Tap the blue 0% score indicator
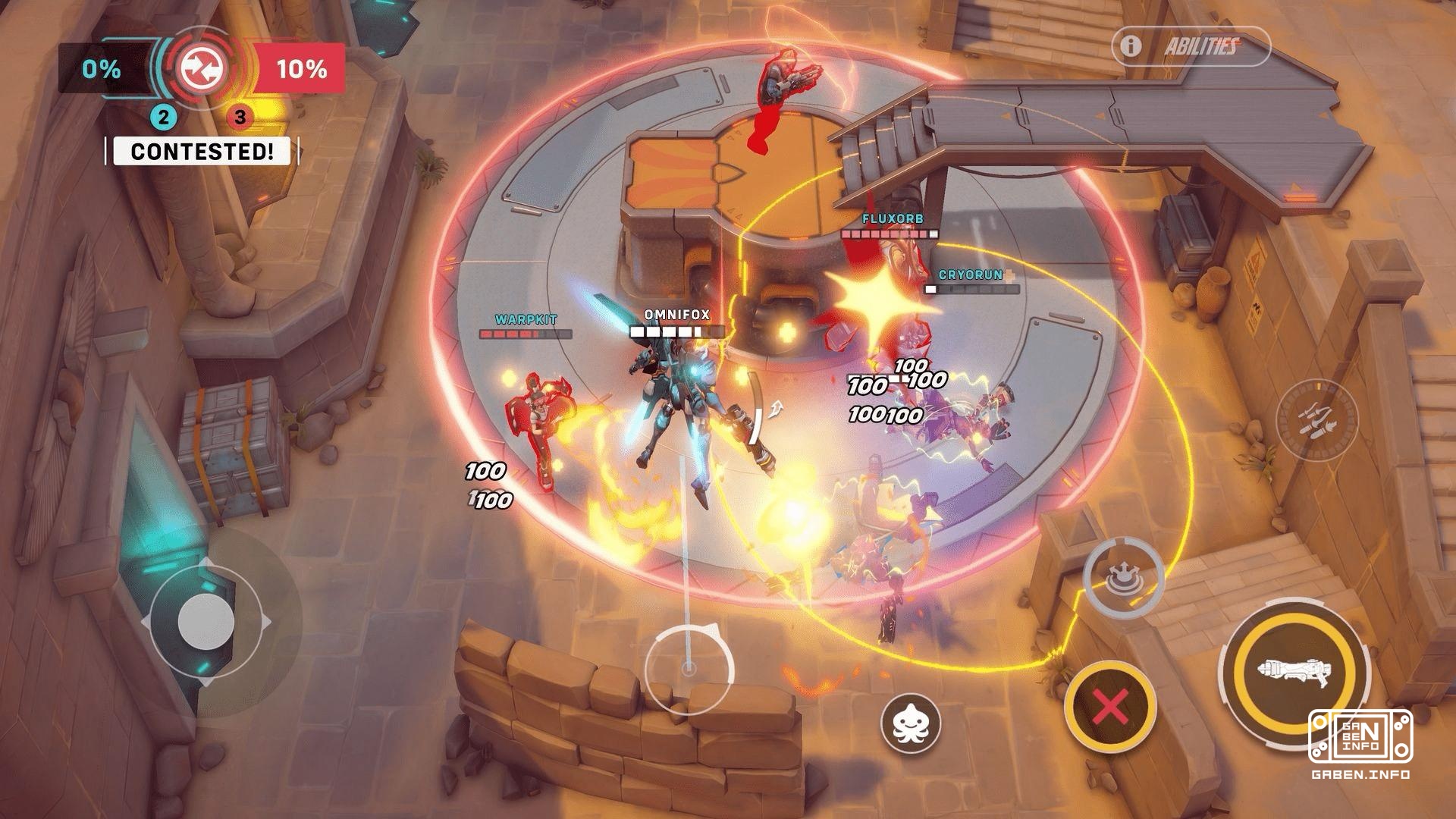The height and width of the screenshot is (819, 1456). (x=102, y=70)
